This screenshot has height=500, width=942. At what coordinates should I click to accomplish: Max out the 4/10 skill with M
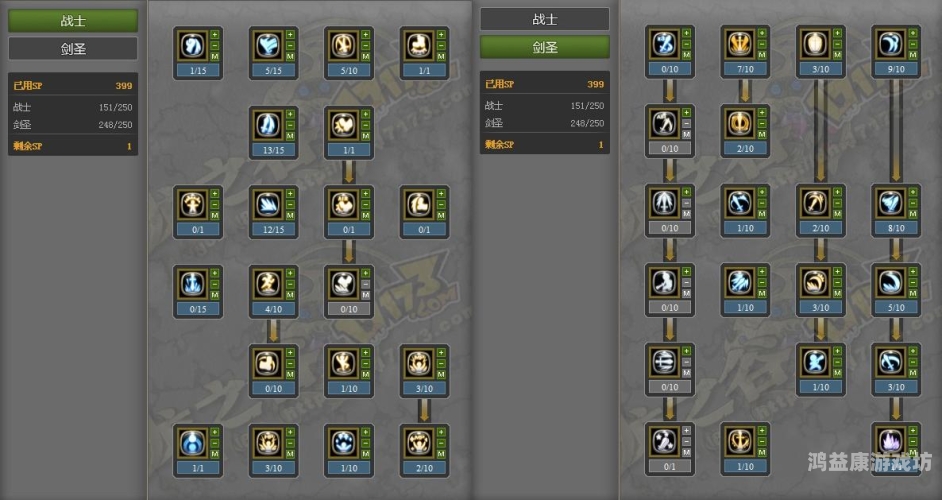coord(290,294)
